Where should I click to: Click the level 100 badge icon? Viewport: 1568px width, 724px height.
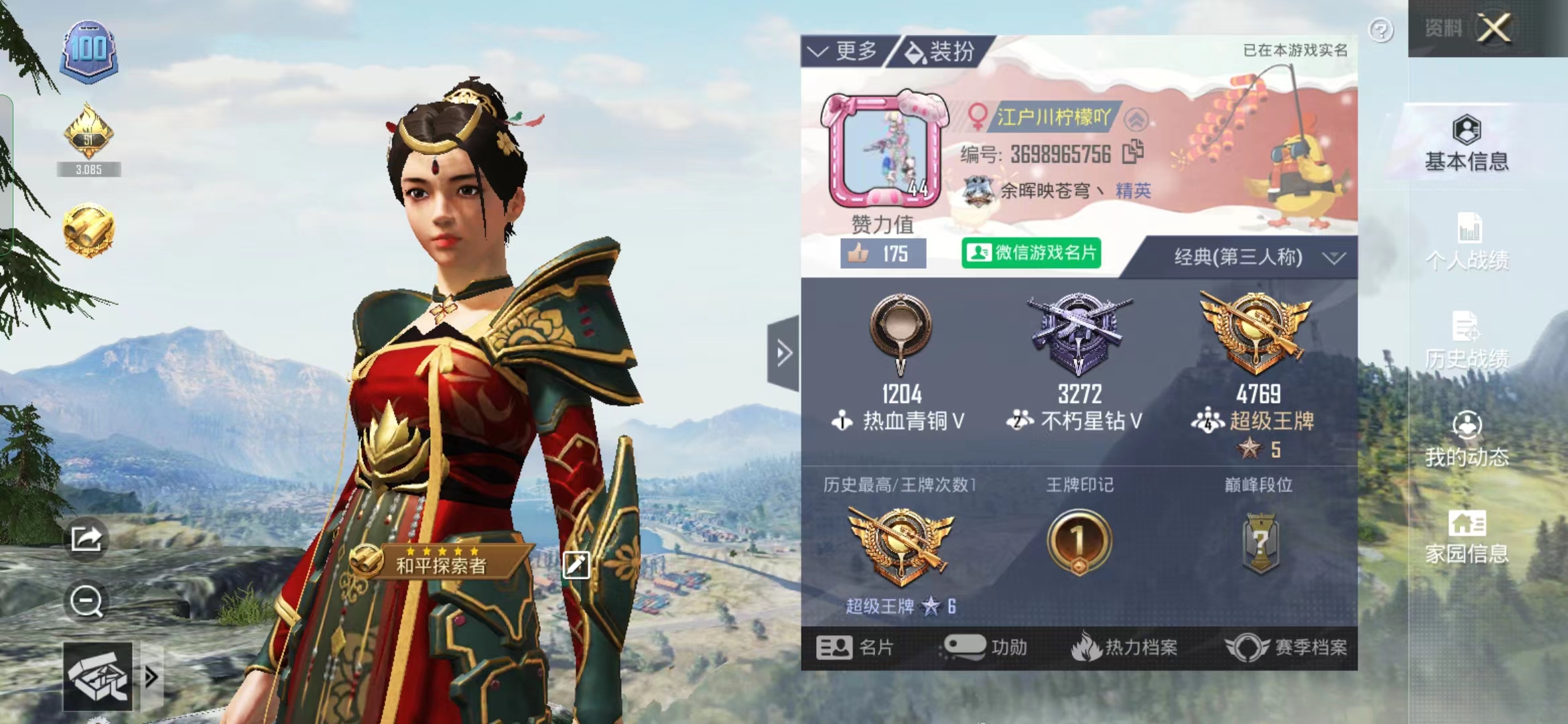89,47
